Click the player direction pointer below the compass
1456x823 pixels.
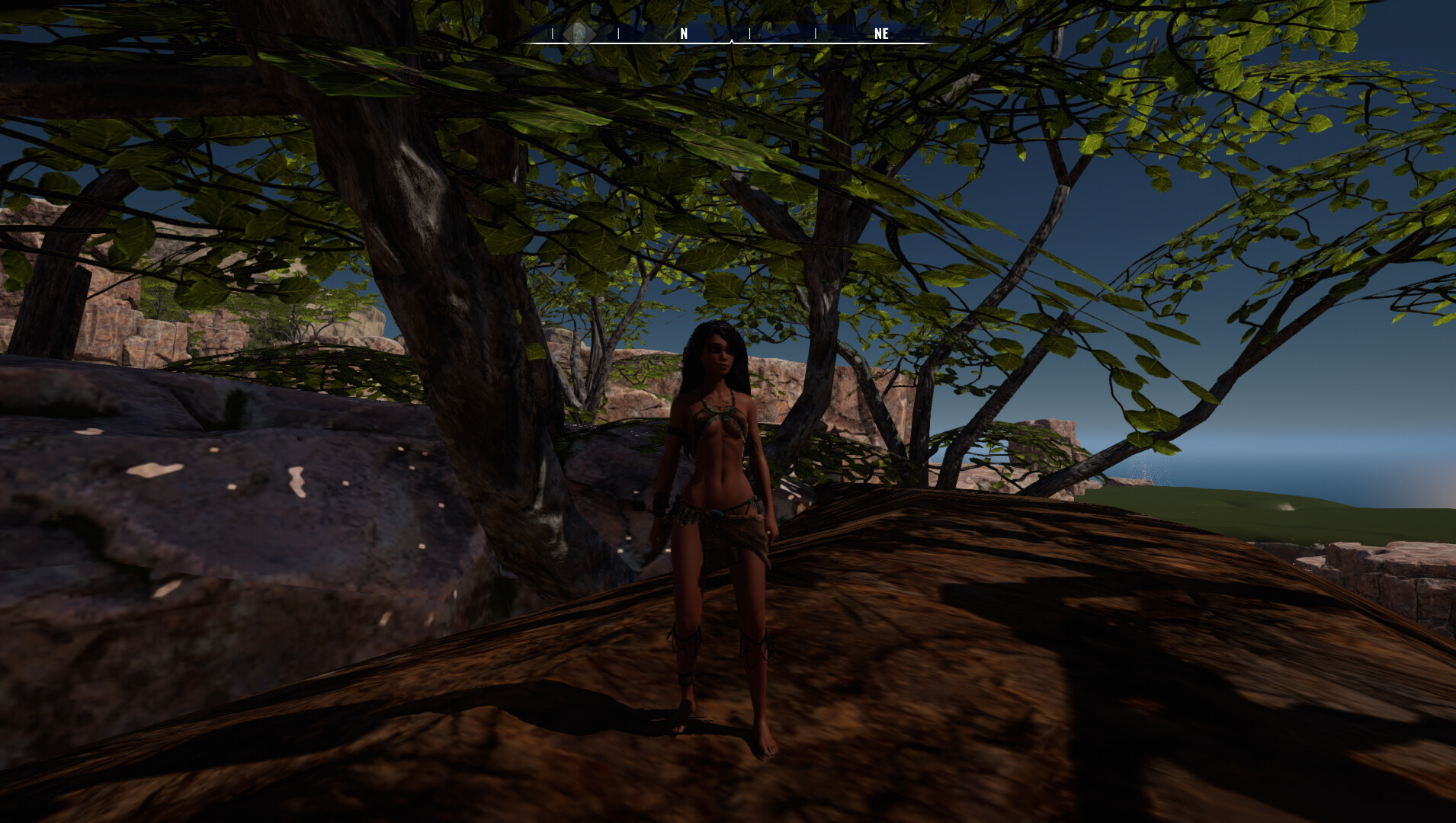(x=732, y=42)
